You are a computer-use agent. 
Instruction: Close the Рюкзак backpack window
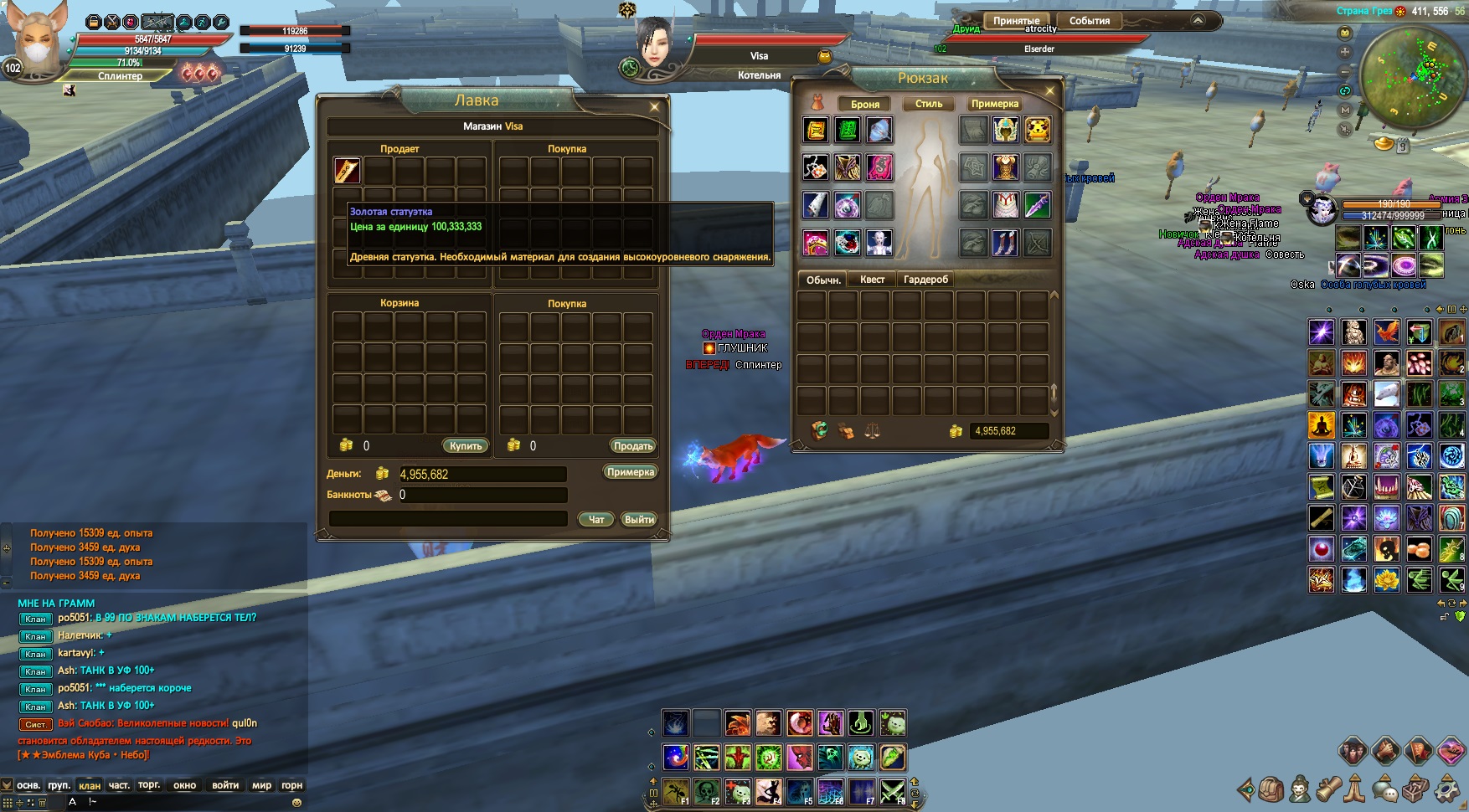click(1050, 90)
